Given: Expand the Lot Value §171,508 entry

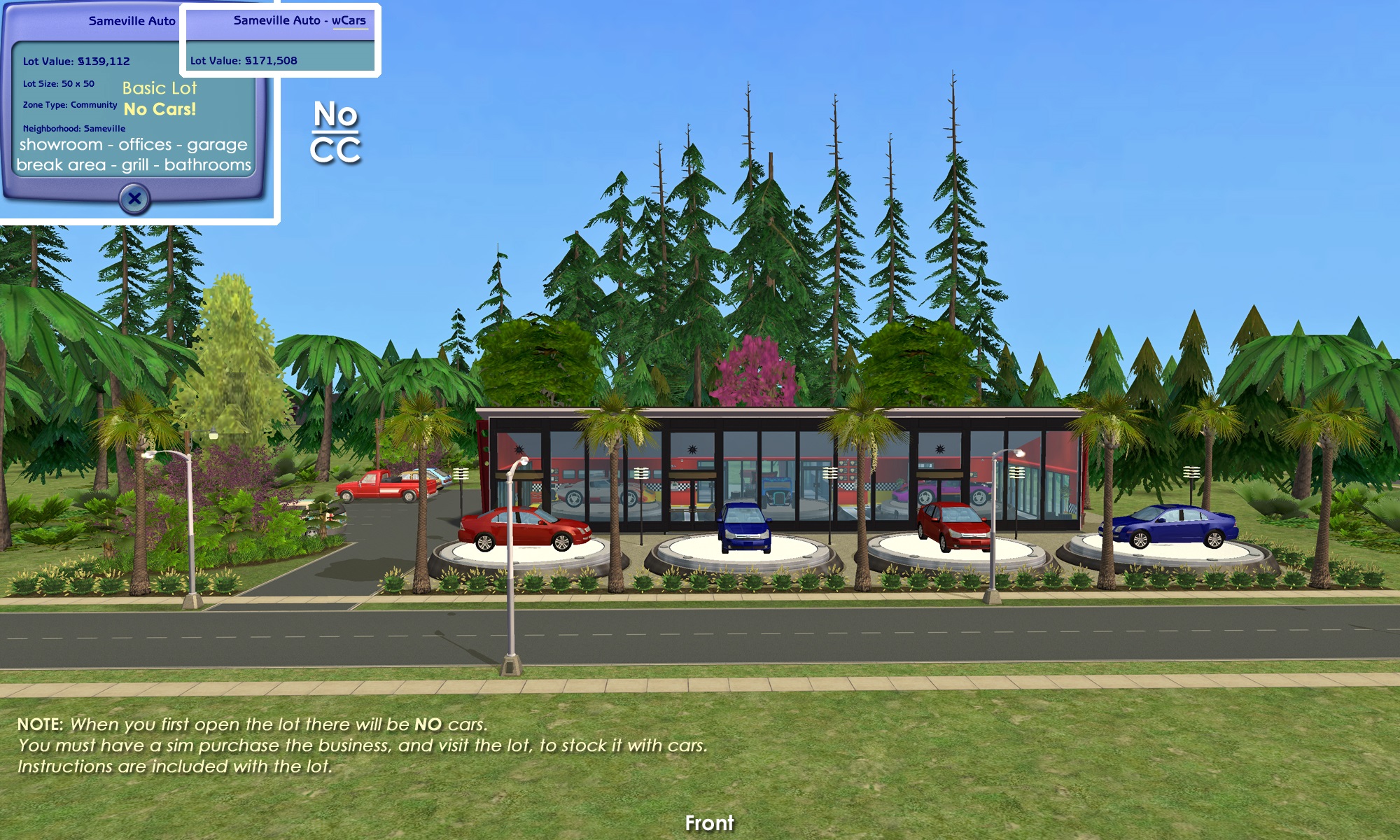Looking at the screenshot, I should coord(243,60).
